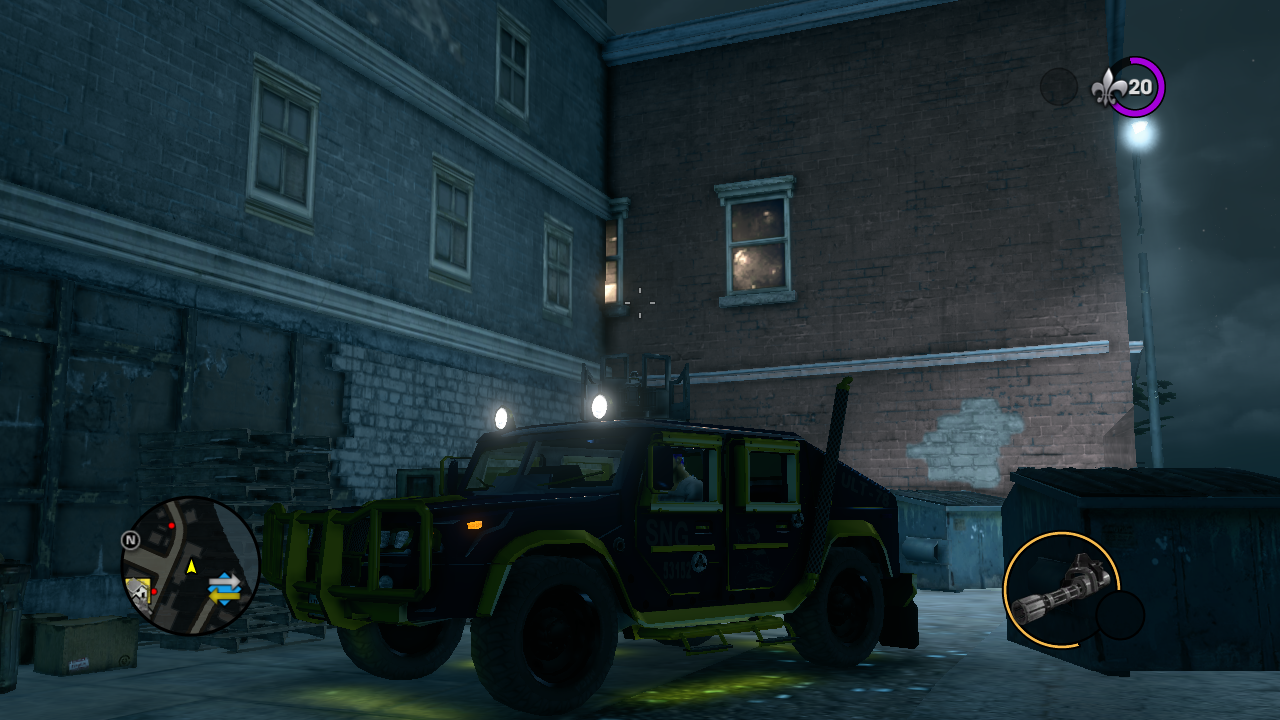Click the yellow player arrow on minimap

pos(190,566)
